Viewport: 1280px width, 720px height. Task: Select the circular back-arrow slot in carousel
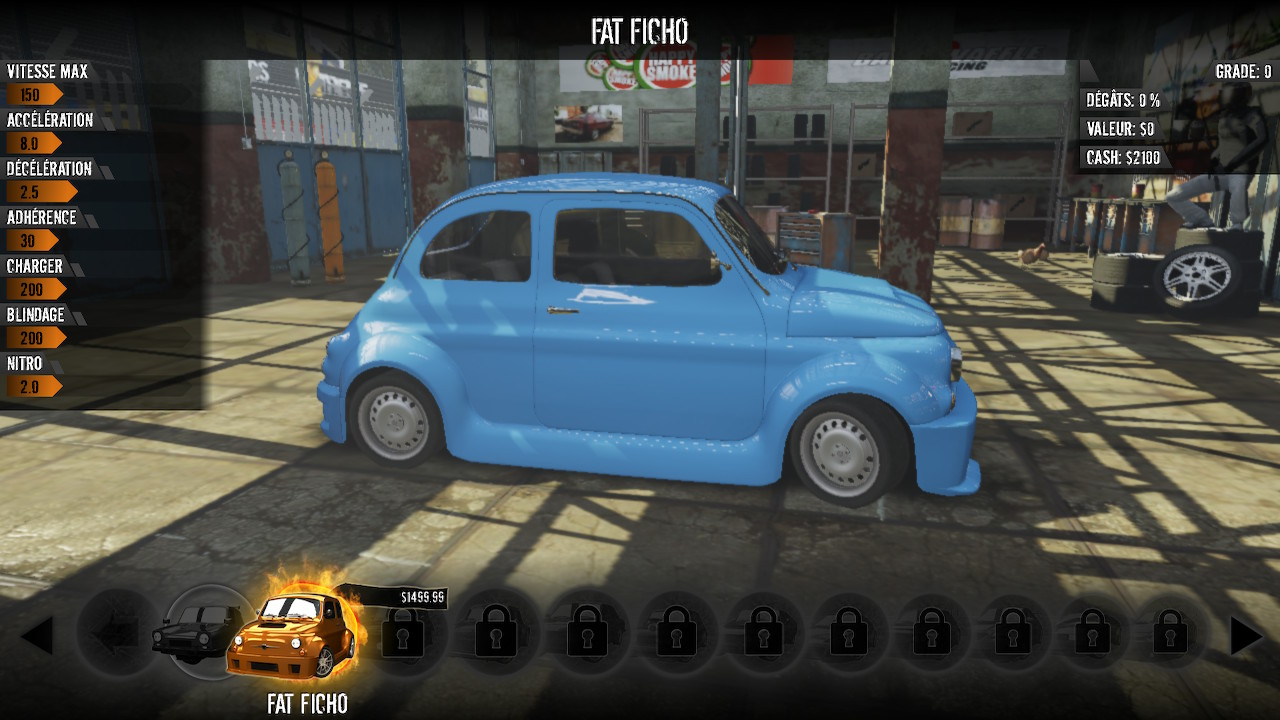click(x=115, y=634)
